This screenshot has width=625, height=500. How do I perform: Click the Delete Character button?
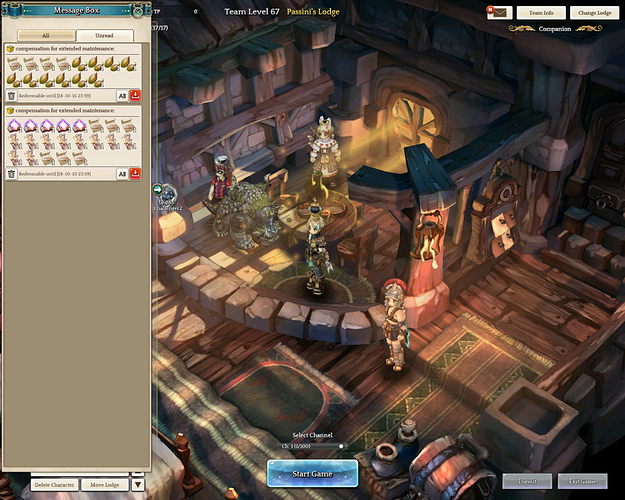[x=55, y=484]
